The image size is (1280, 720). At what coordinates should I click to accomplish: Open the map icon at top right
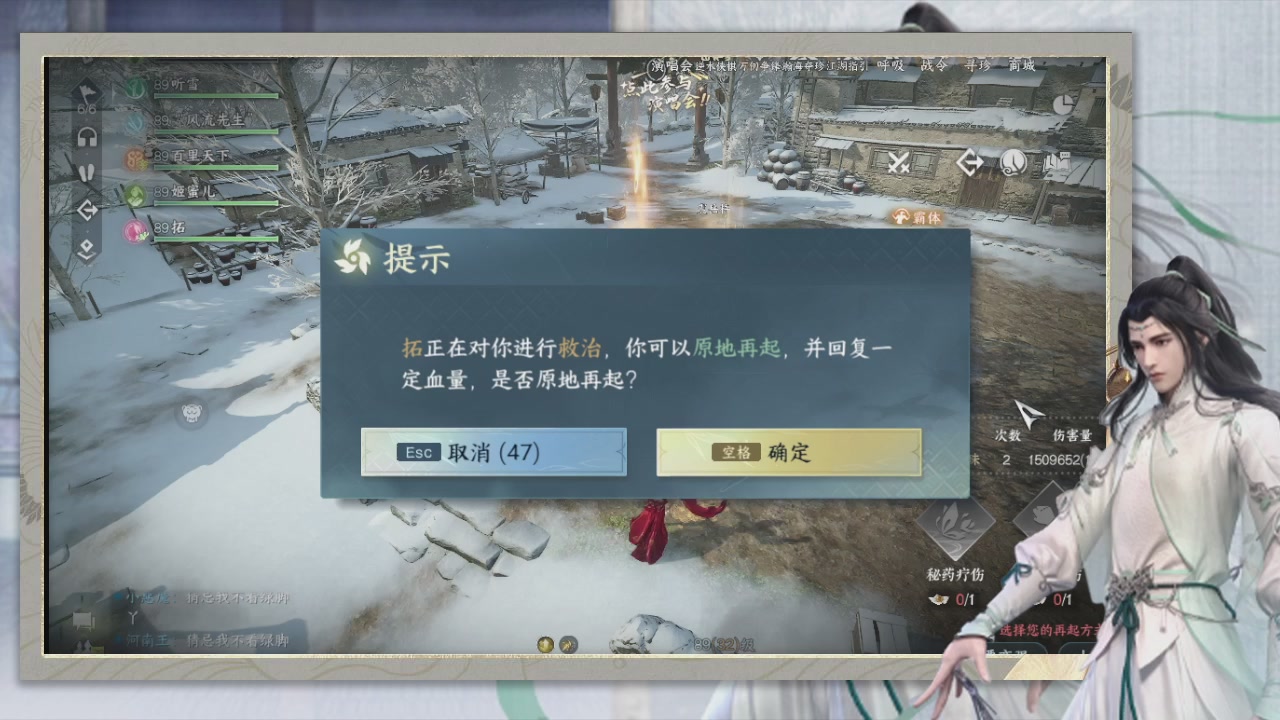tap(1057, 161)
